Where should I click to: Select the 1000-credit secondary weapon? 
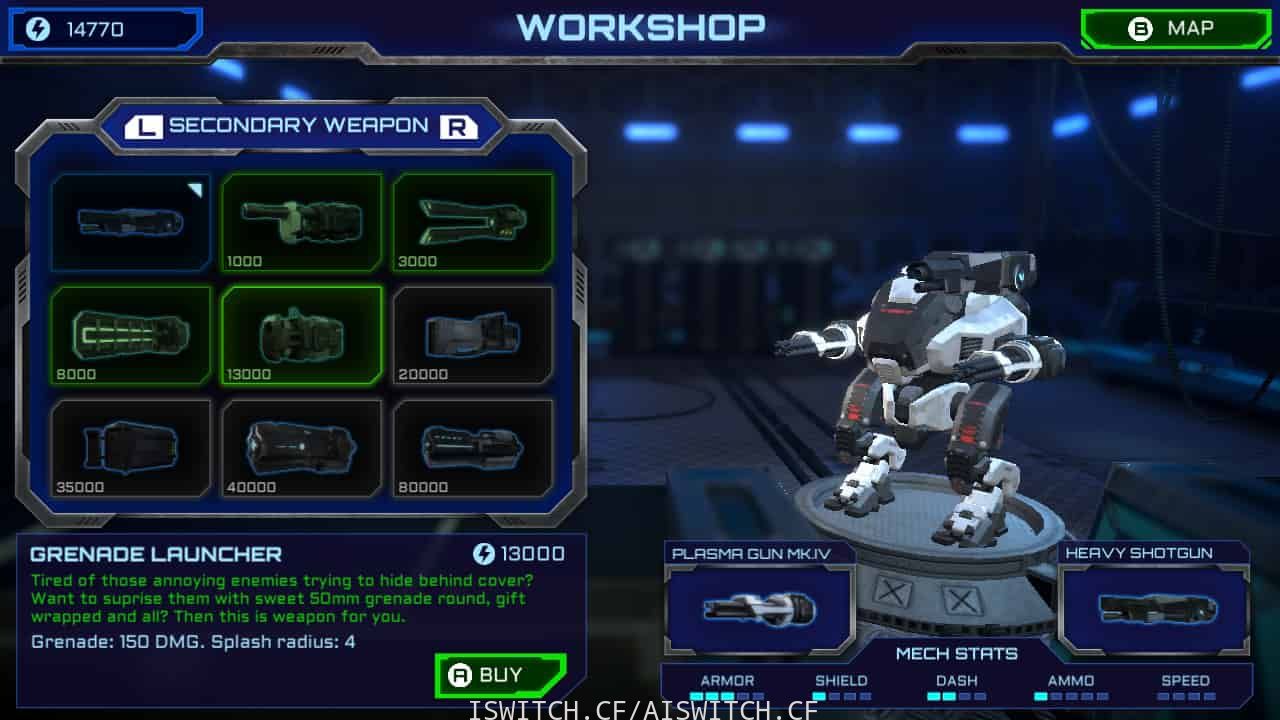[302, 222]
